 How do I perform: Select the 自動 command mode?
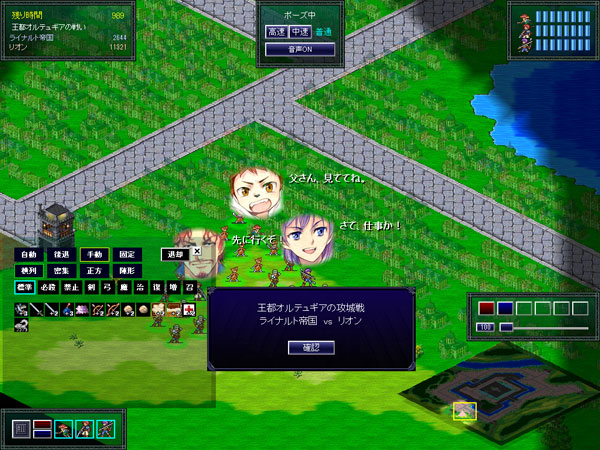(x=28, y=255)
